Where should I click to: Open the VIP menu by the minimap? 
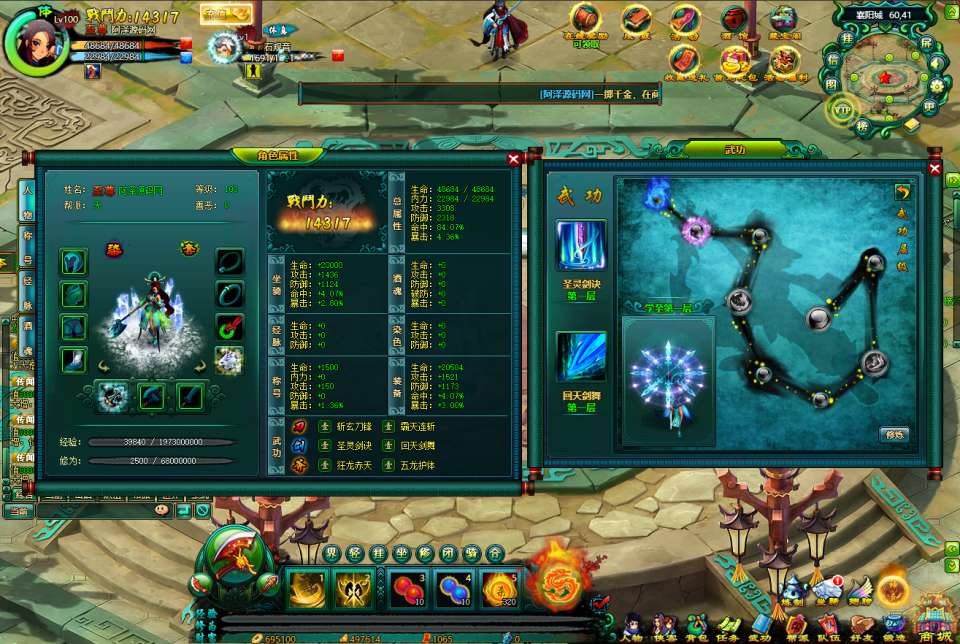pos(843,108)
